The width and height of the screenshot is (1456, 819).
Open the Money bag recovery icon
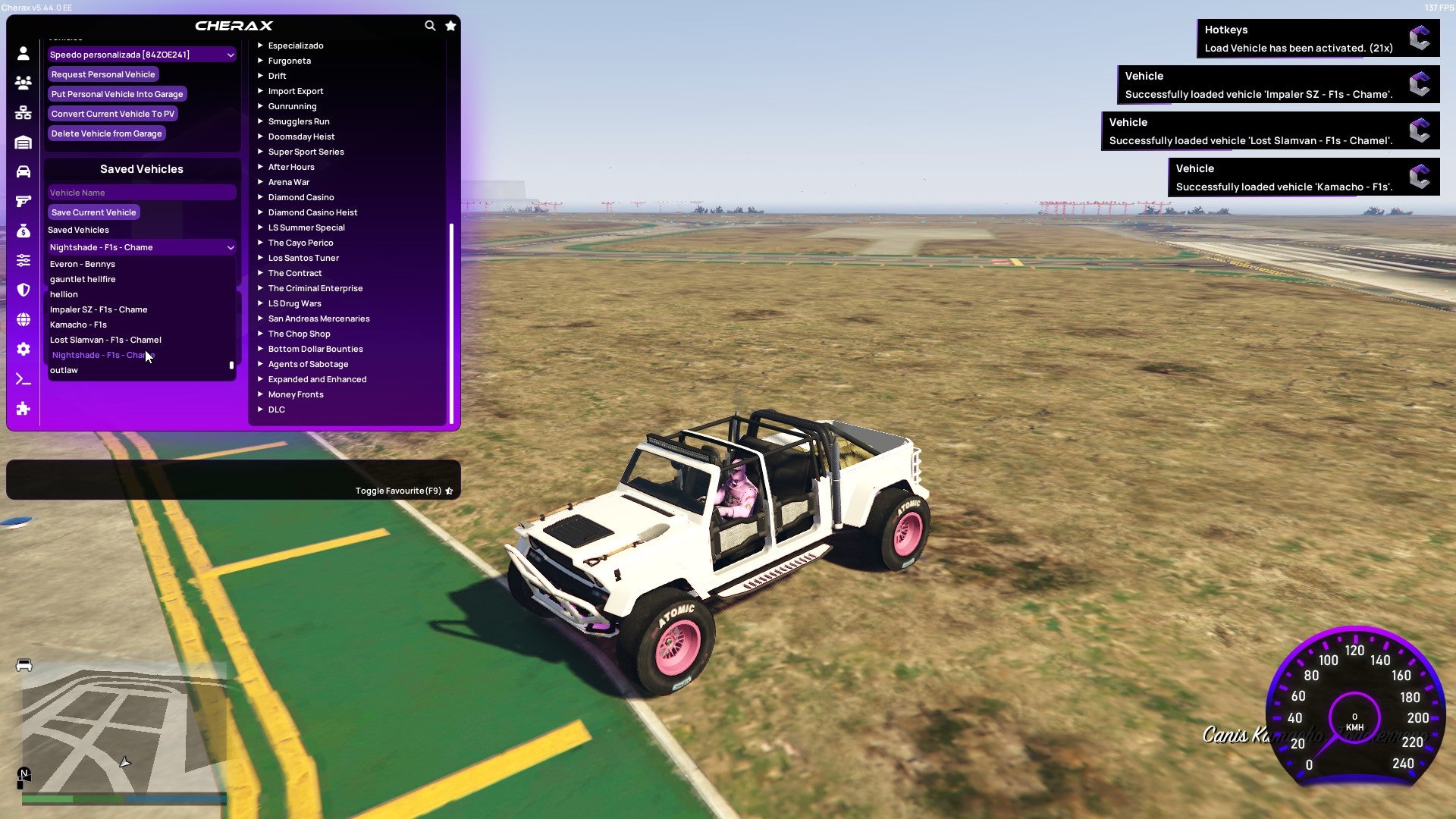pyautogui.click(x=23, y=230)
